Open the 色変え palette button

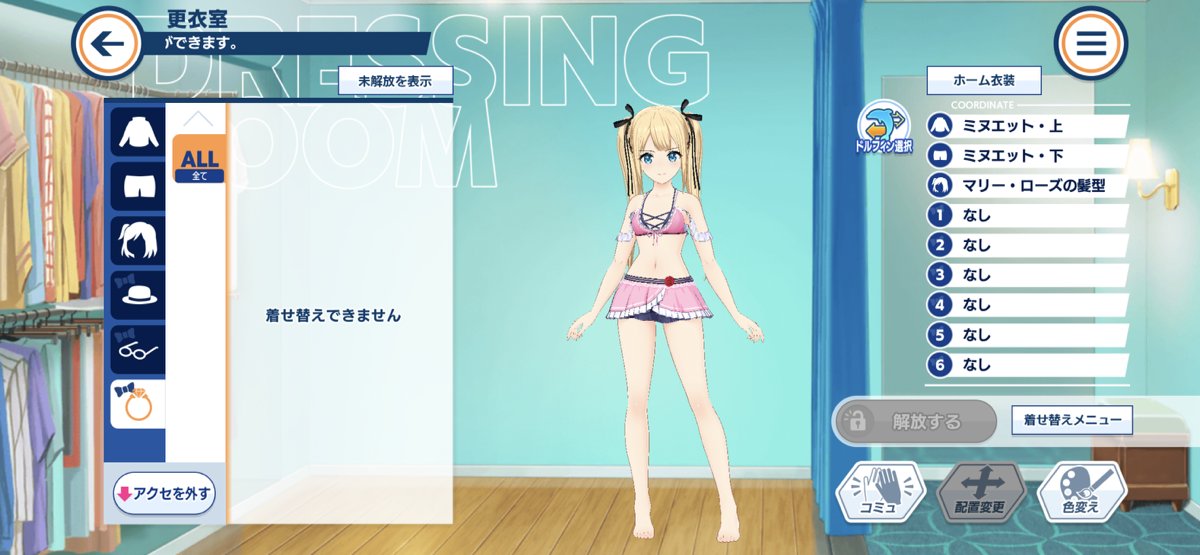1082,493
